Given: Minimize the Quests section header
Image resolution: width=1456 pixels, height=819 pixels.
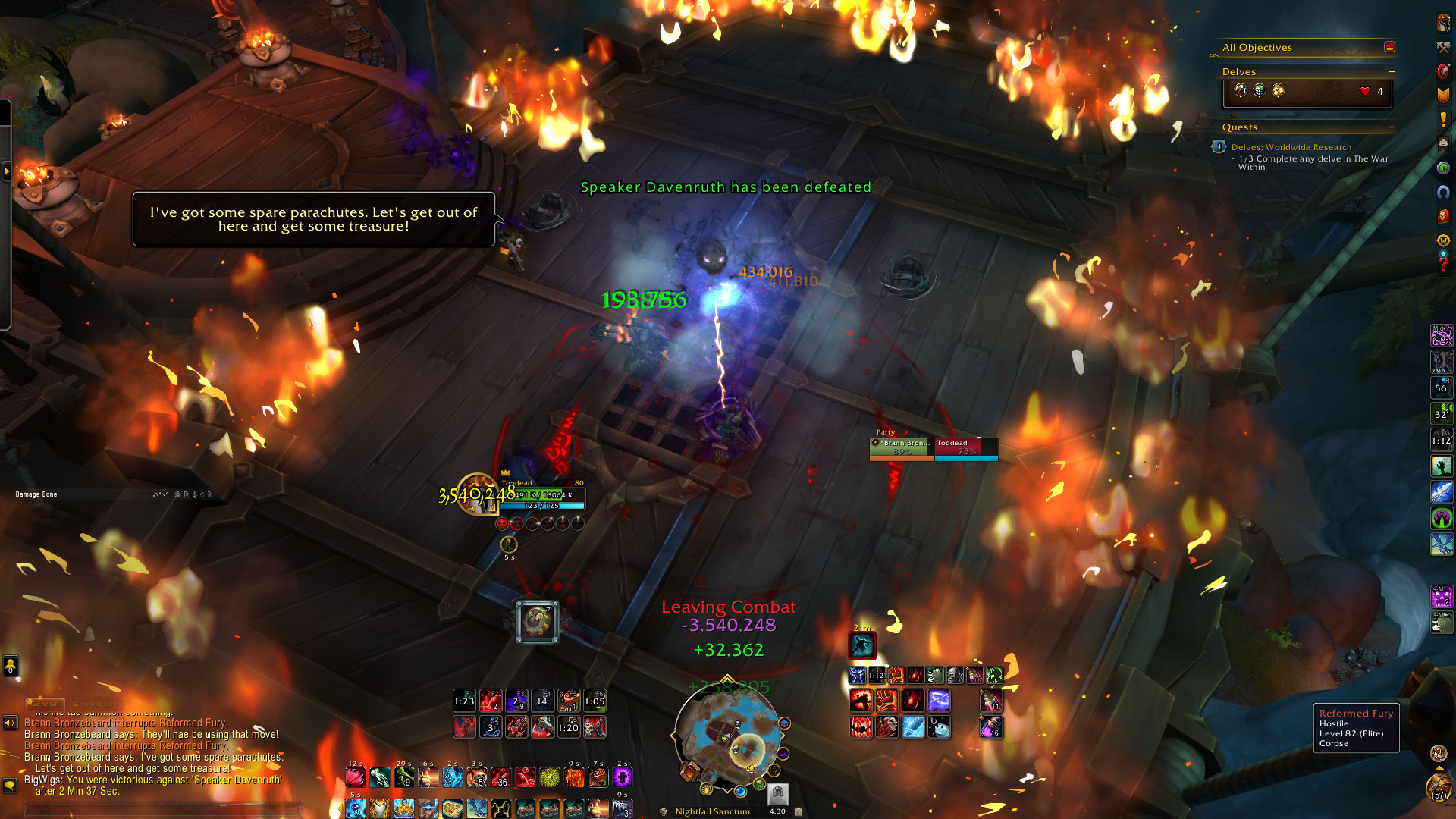Looking at the screenshot, I should (x=1392, y=127).
